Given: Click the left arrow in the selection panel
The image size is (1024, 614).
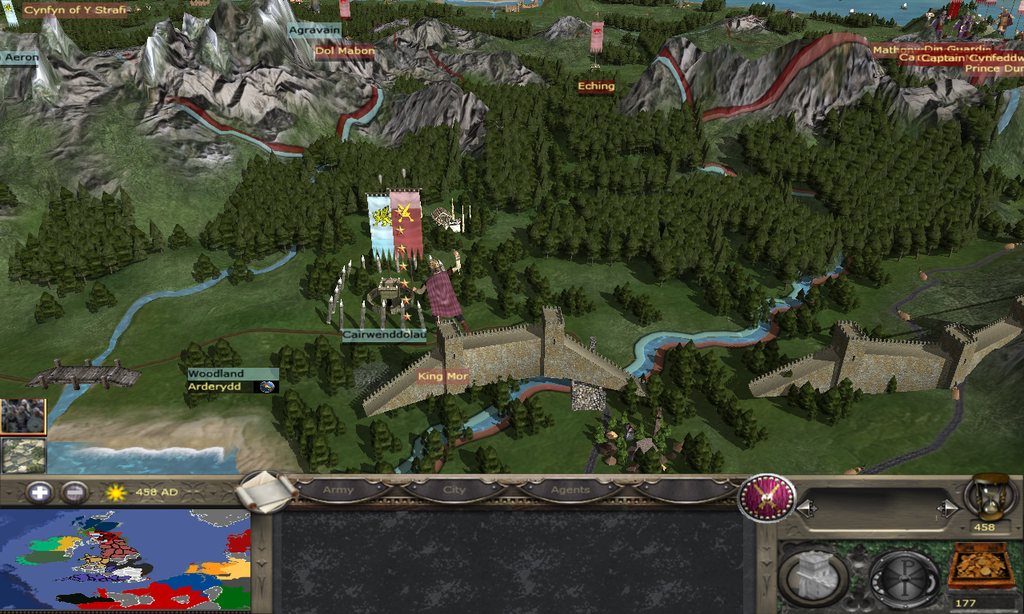Looking at the screenshot, I should [x=806, y=509].
